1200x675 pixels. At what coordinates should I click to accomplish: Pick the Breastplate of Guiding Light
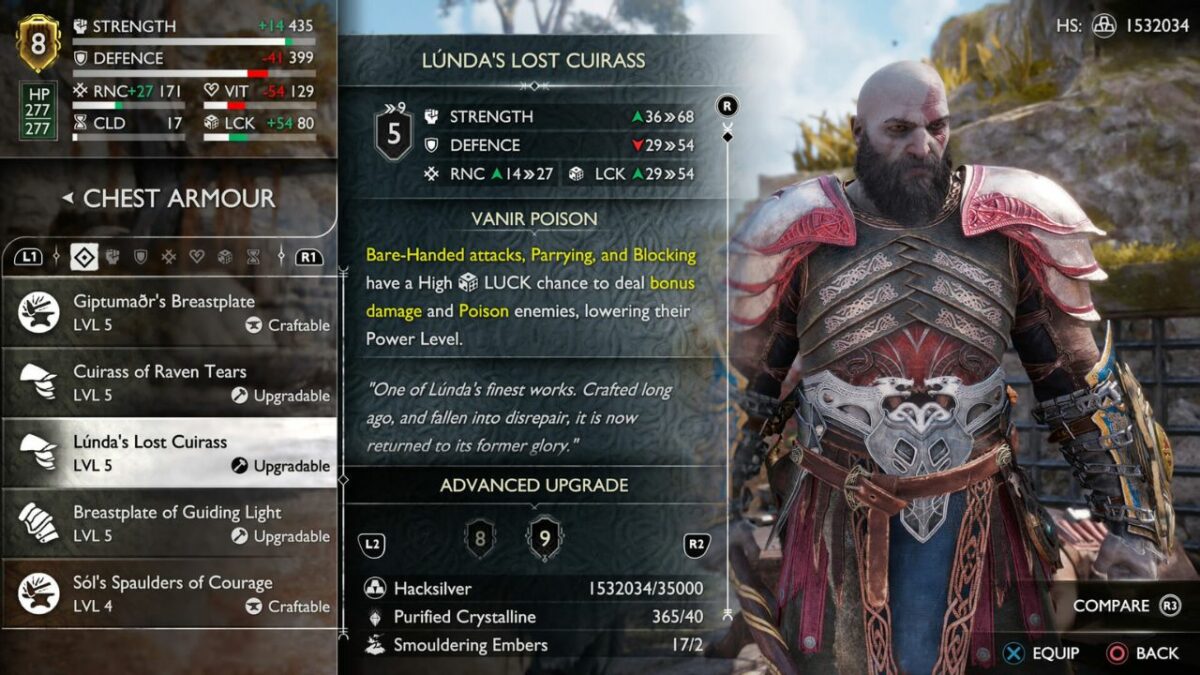click(x=168, y=524)
